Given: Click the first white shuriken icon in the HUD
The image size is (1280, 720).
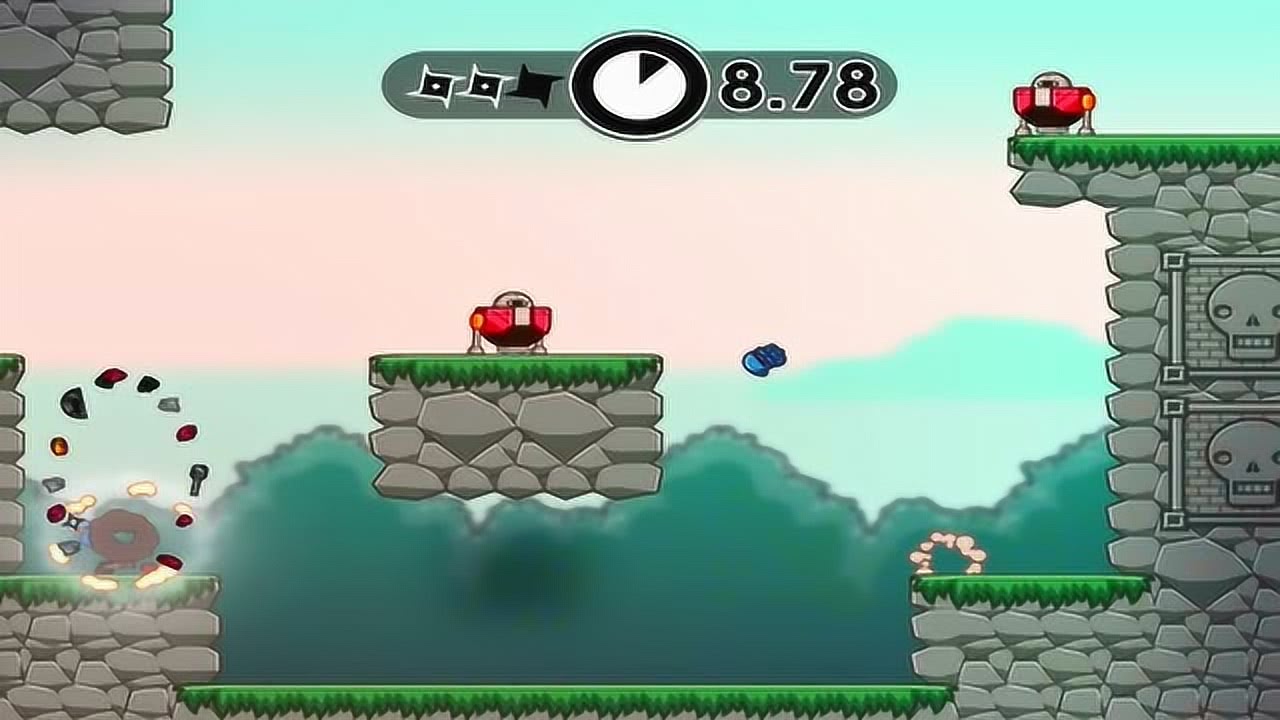Looking at the screenshot, I should (x=434, y=85).
